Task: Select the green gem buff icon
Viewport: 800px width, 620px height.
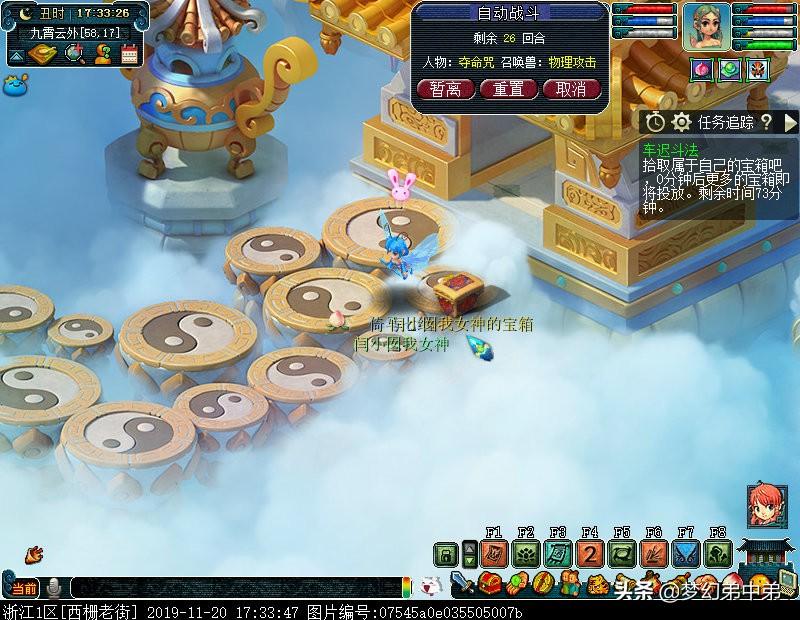Action: pyautogui.click(x=729, y=70)
